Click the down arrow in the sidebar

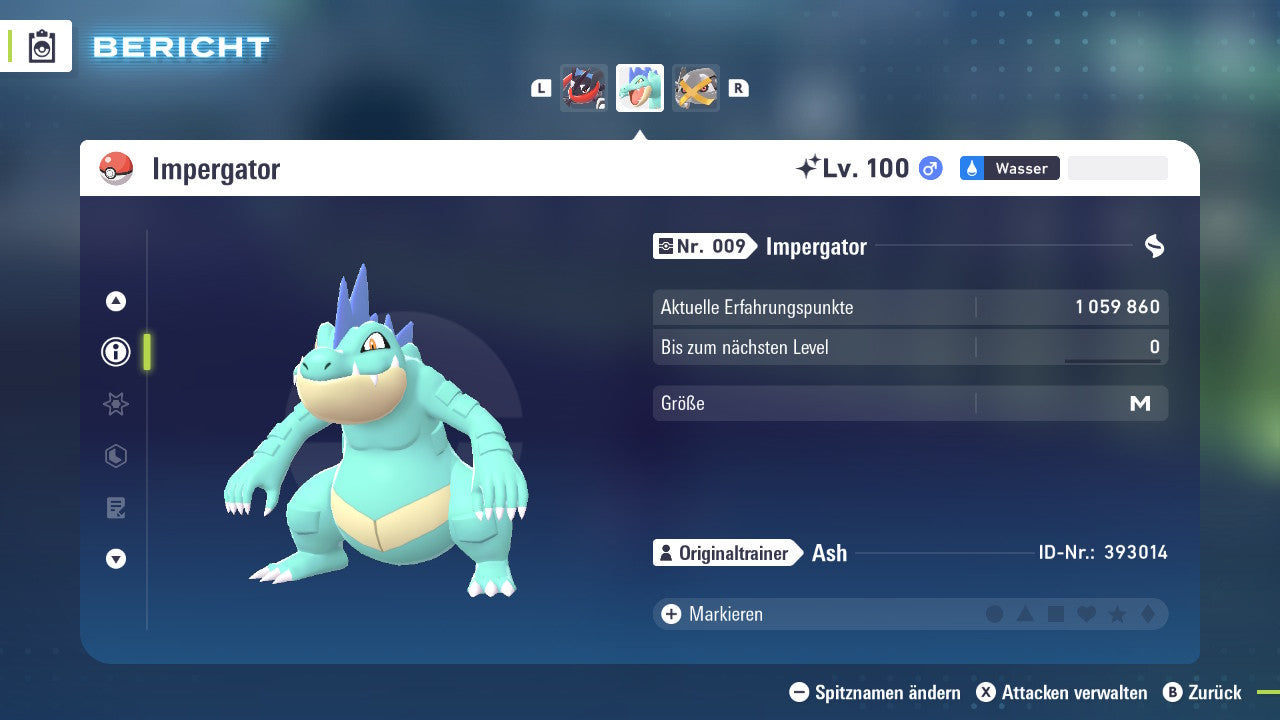pos(115,559)
